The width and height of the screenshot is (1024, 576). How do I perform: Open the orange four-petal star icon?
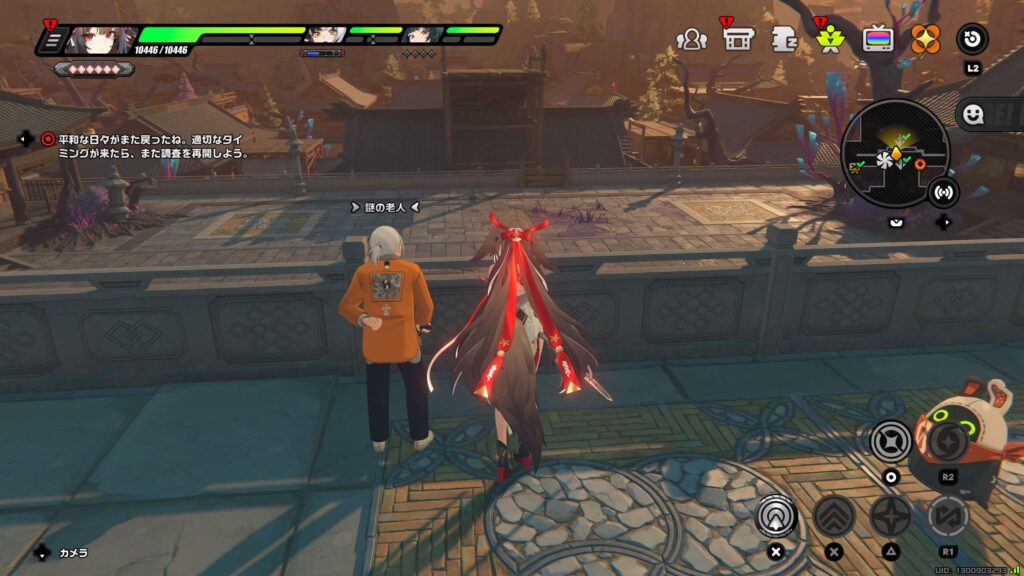tap(925, 40)
